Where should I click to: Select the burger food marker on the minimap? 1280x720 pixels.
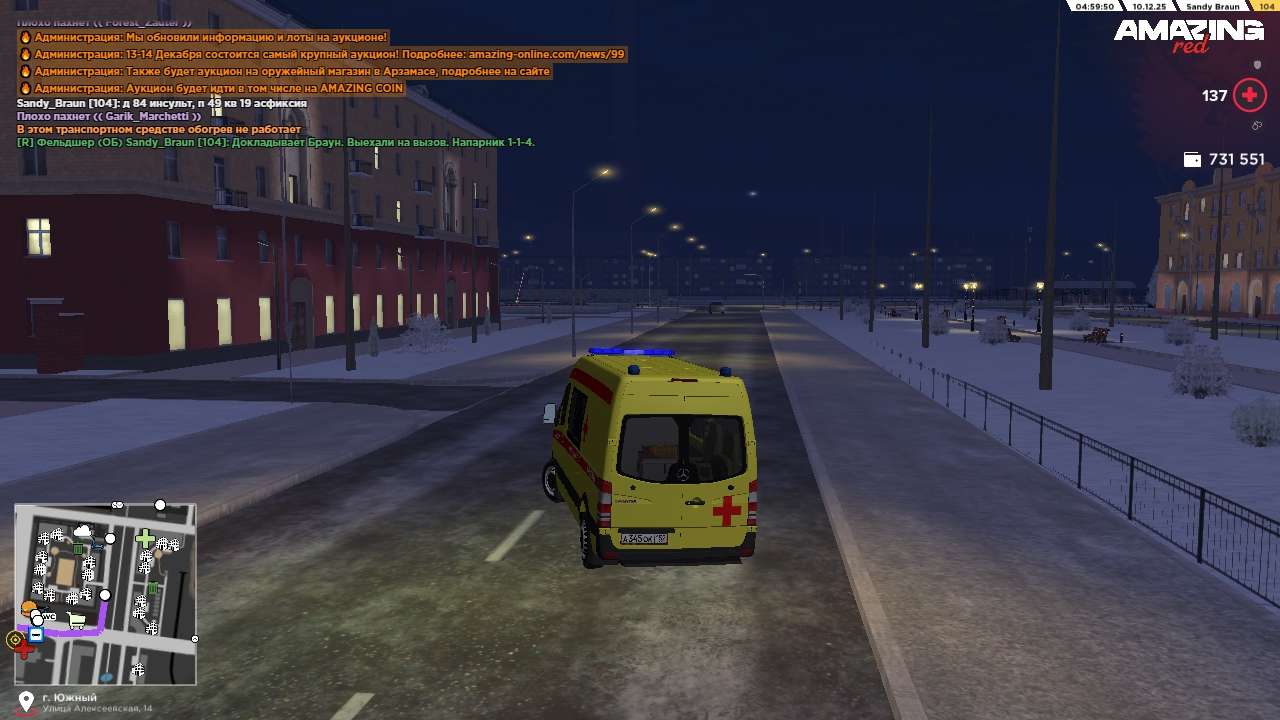coord(28,608)
